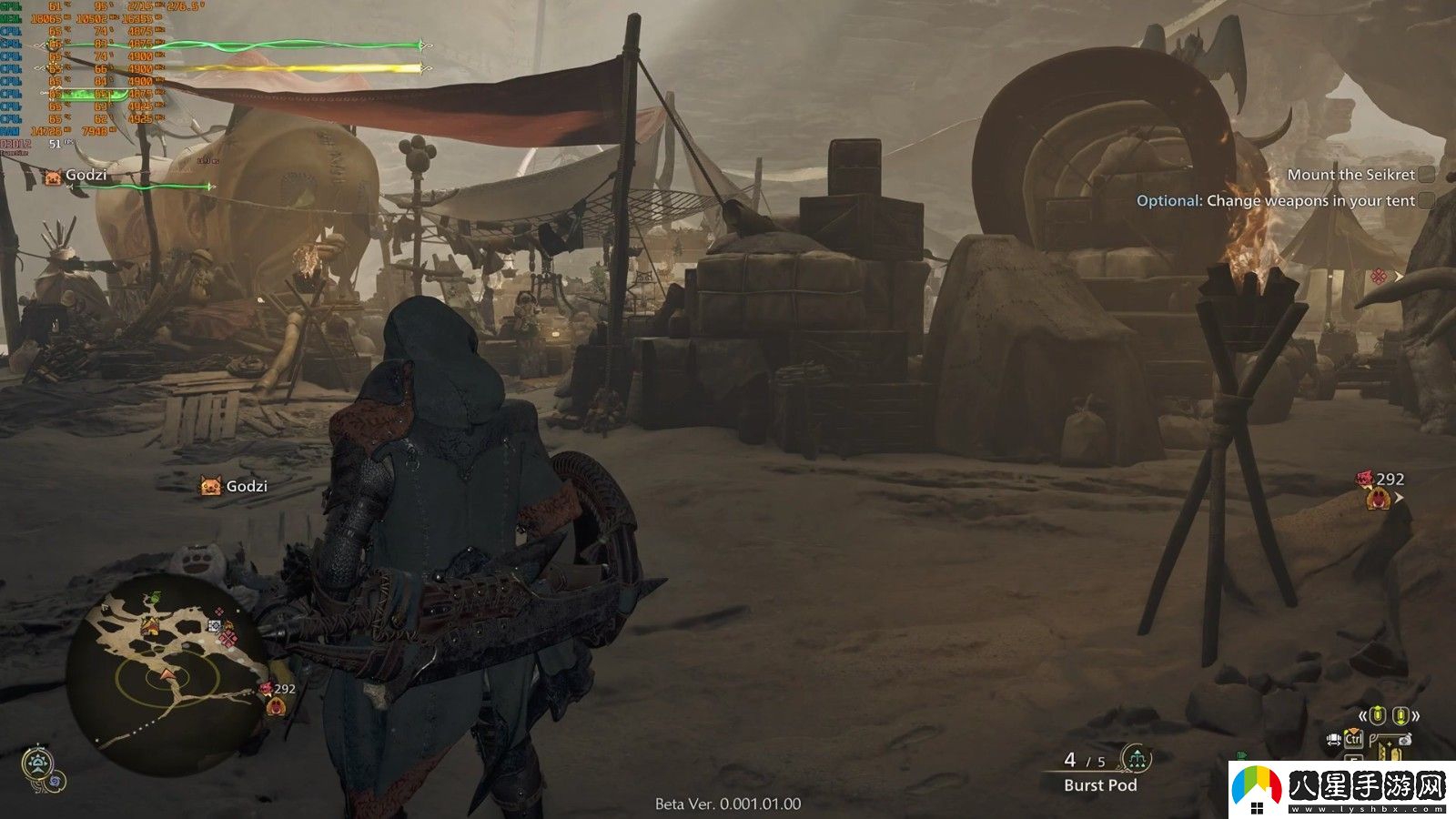Select the tent marker on the minimap

[x=150, y=627]
